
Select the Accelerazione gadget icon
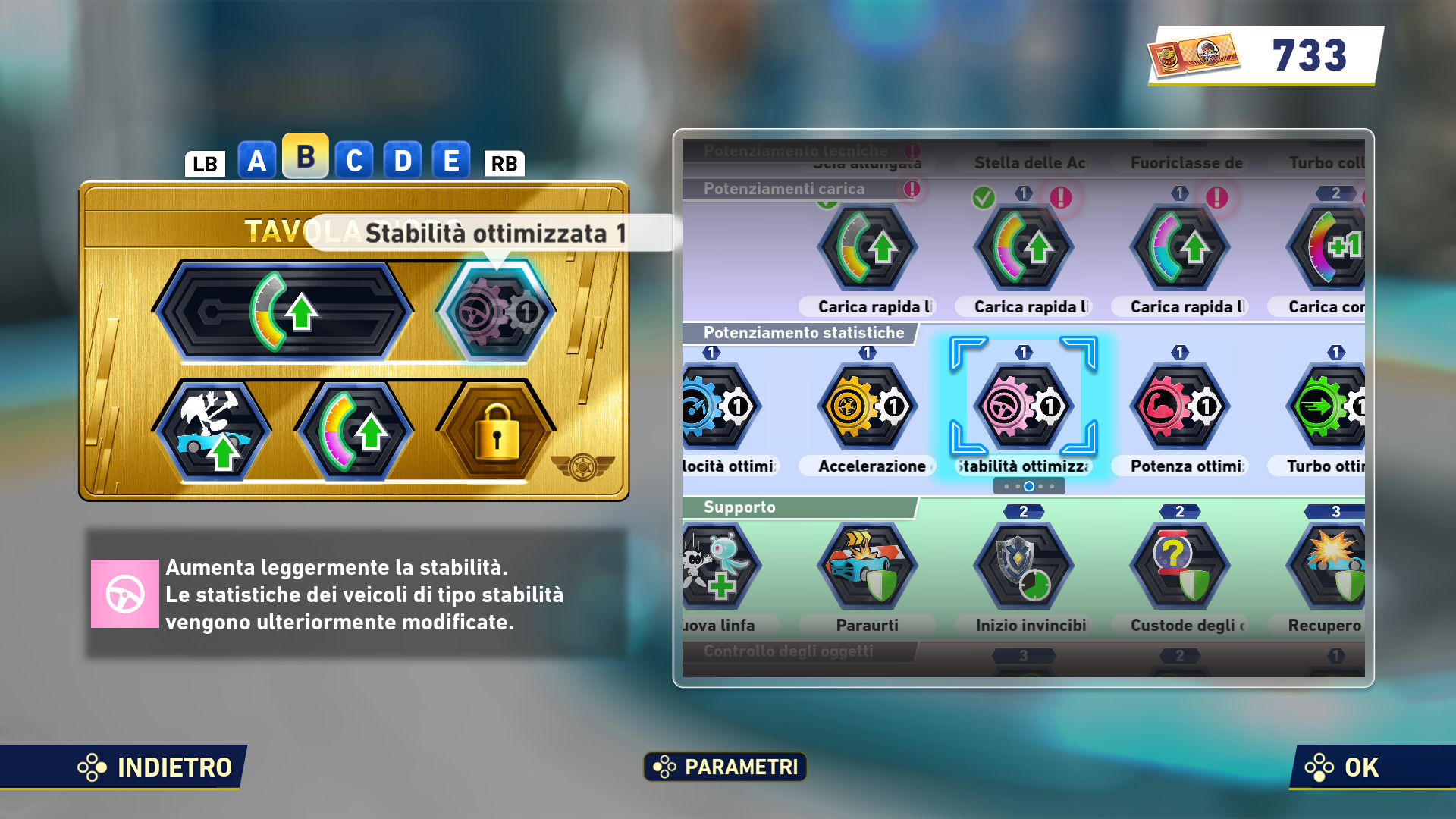[867, 406]
